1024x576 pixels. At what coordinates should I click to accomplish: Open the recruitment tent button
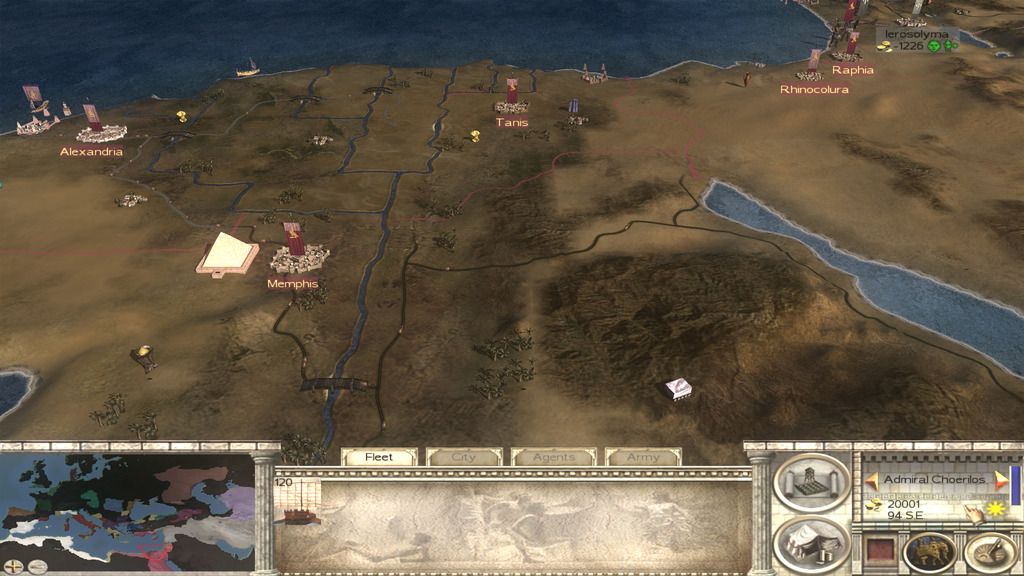click(x=812, y=543)
